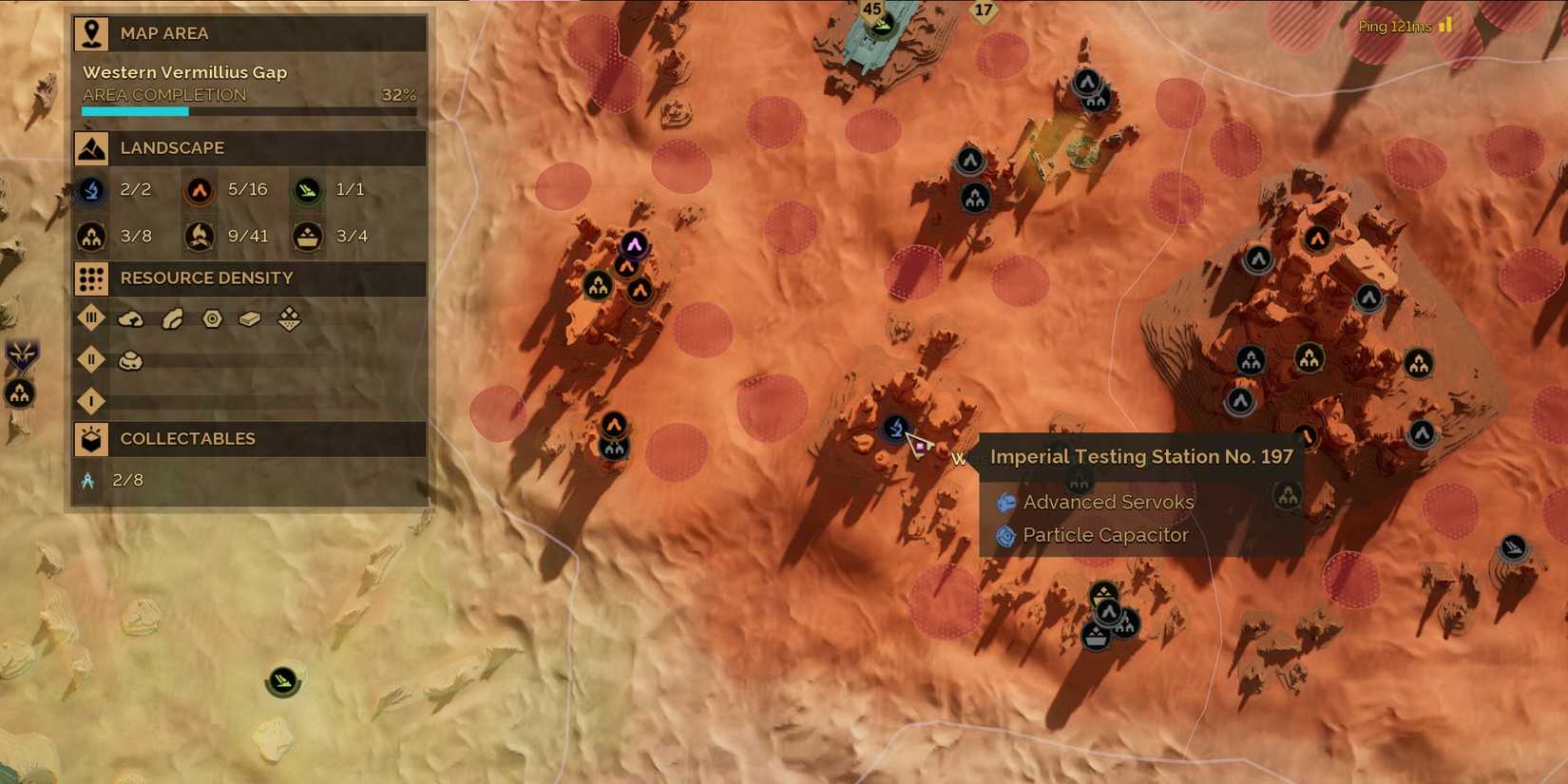Select the Imperial Testing Station landscape icon

[x=91, y=189]
